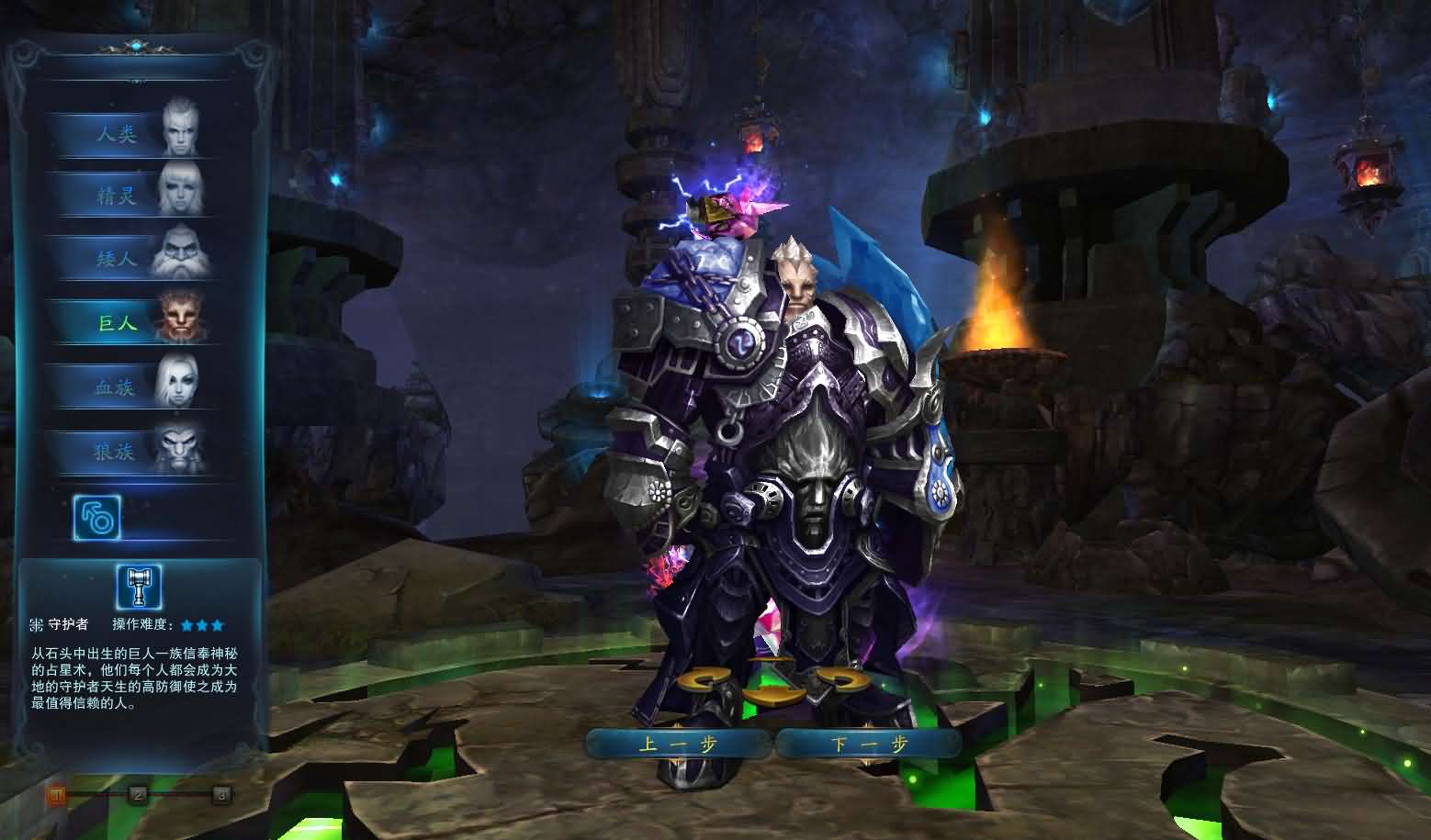Proceed with the 下一步 button
This screenshot has height=840, width=1431.
869,744
